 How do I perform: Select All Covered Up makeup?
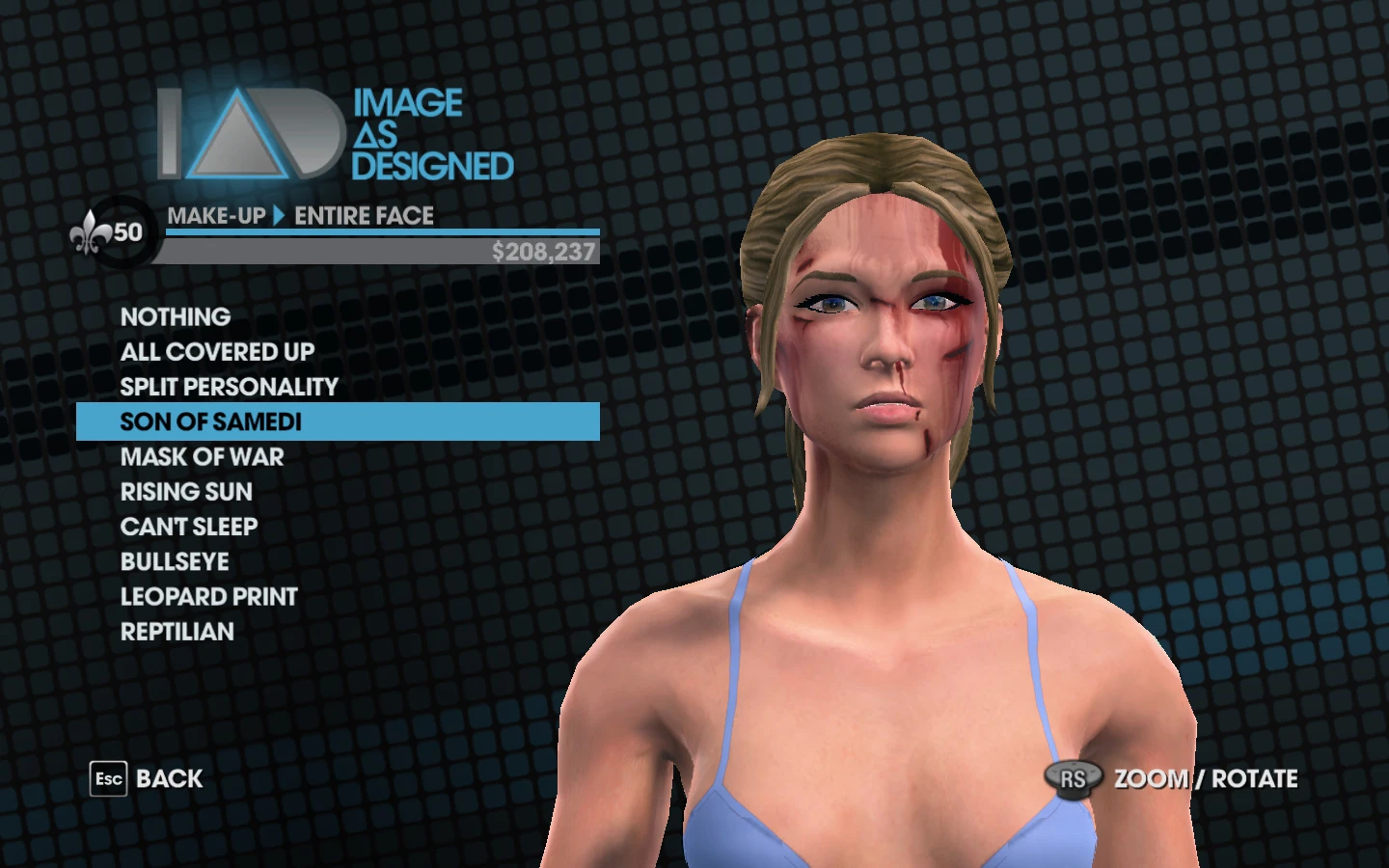tap(216, 351)
